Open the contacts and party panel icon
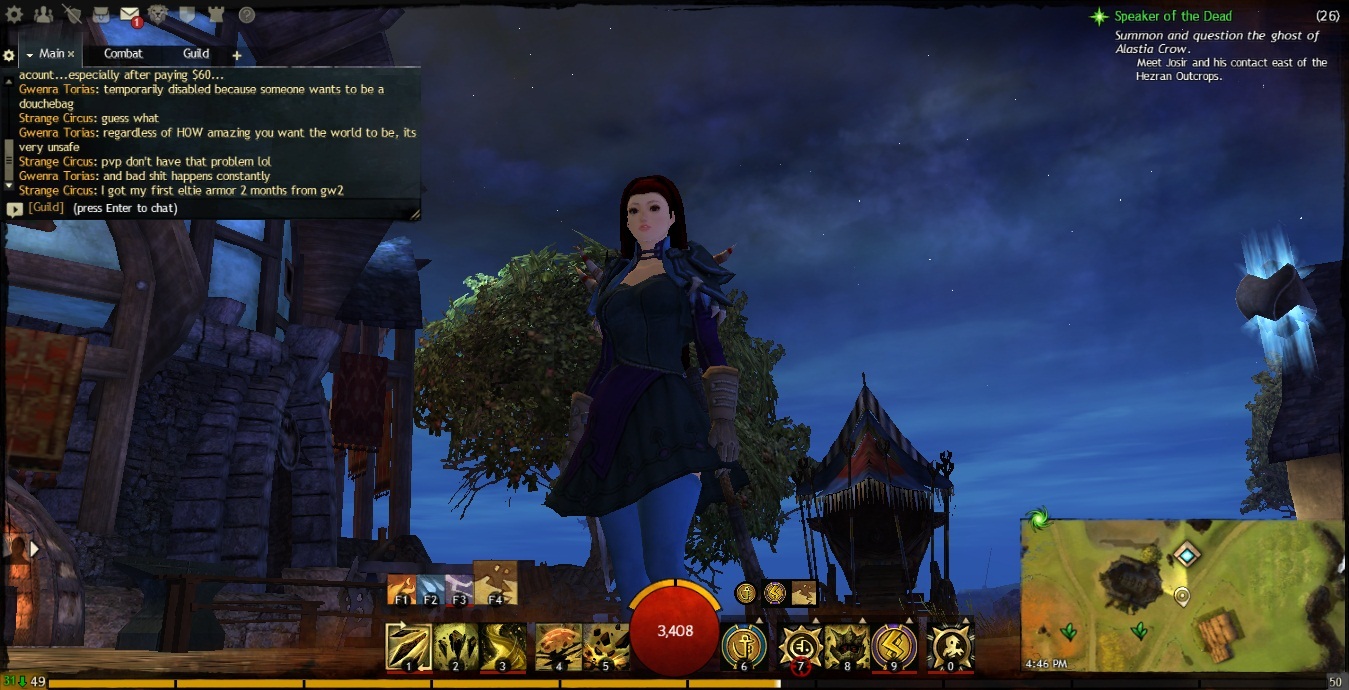This screenshot has height=690, width=1349. [43, 15]
